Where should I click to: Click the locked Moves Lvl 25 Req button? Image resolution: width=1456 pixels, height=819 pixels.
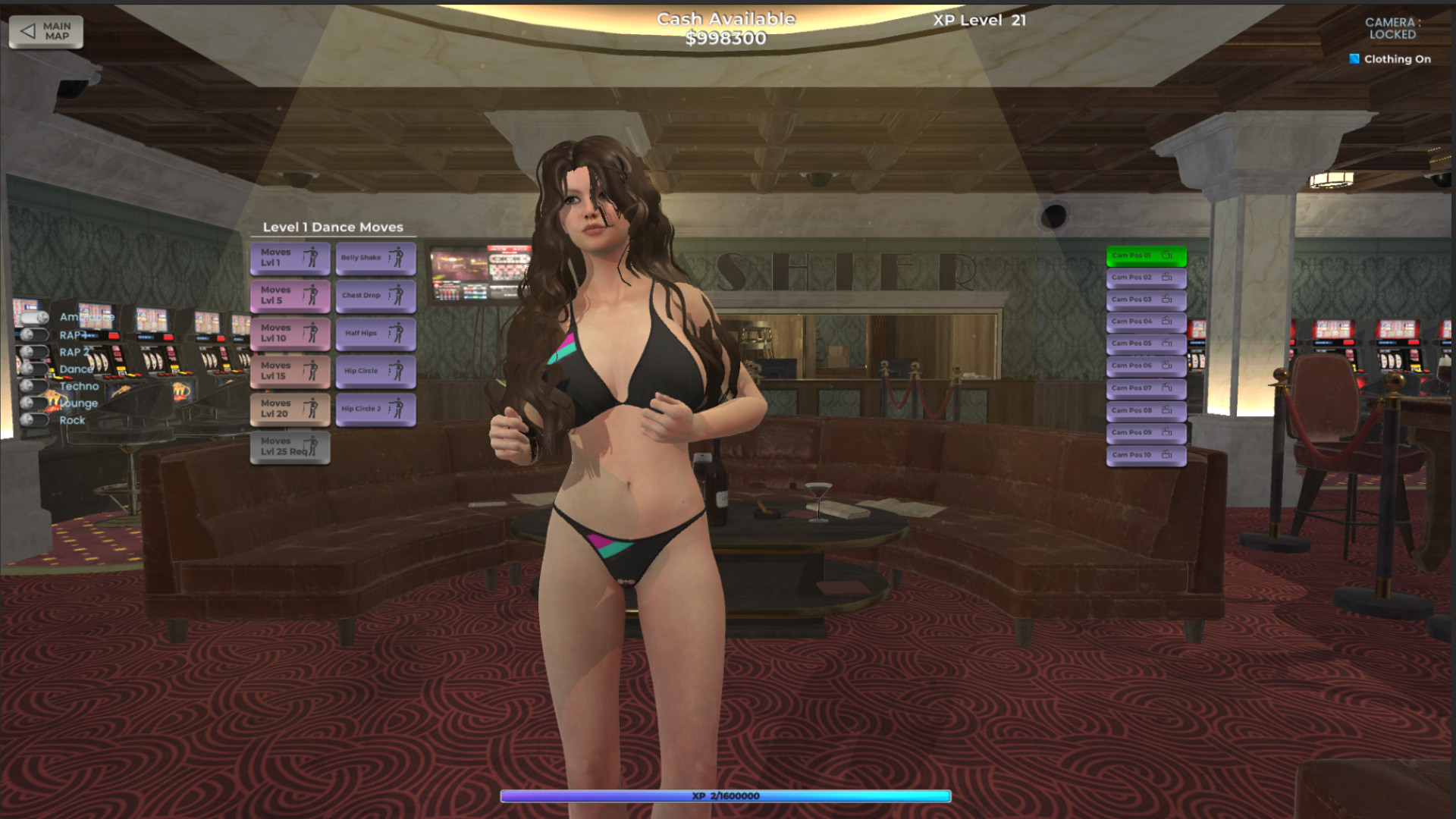290,447
